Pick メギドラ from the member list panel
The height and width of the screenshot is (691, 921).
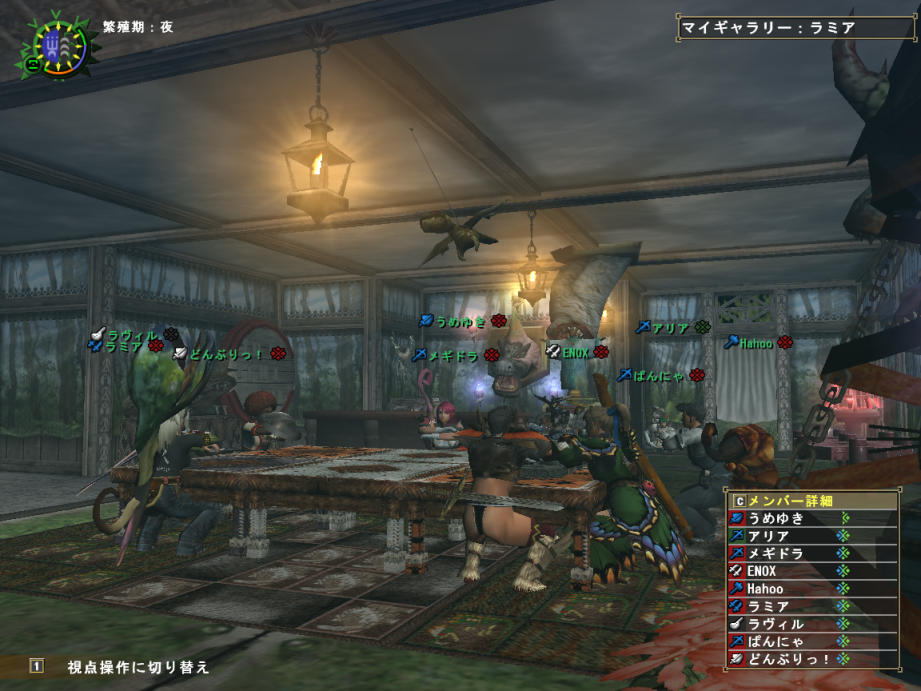[x=776, y=553]
